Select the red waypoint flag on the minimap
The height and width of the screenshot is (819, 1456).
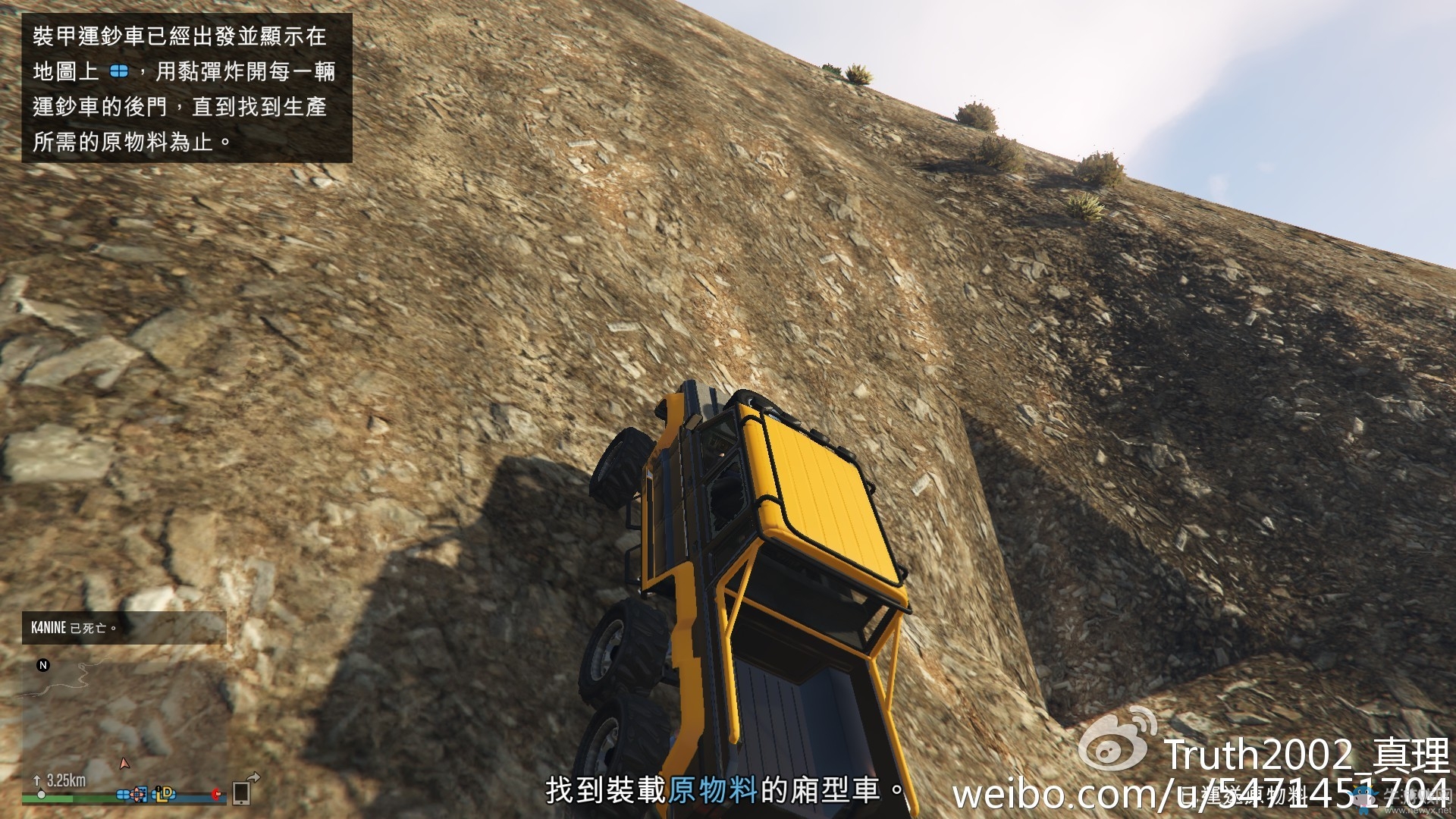point(216,795)
